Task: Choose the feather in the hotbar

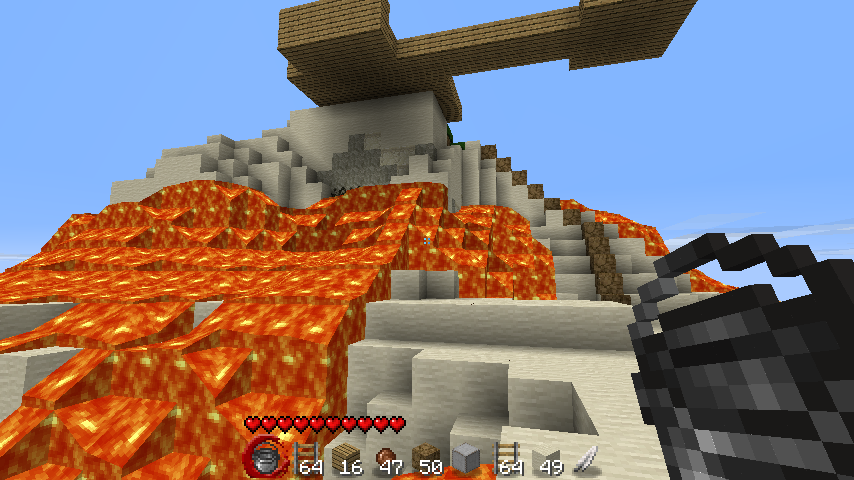Action: pyautogui.click(x=585, y=459)
